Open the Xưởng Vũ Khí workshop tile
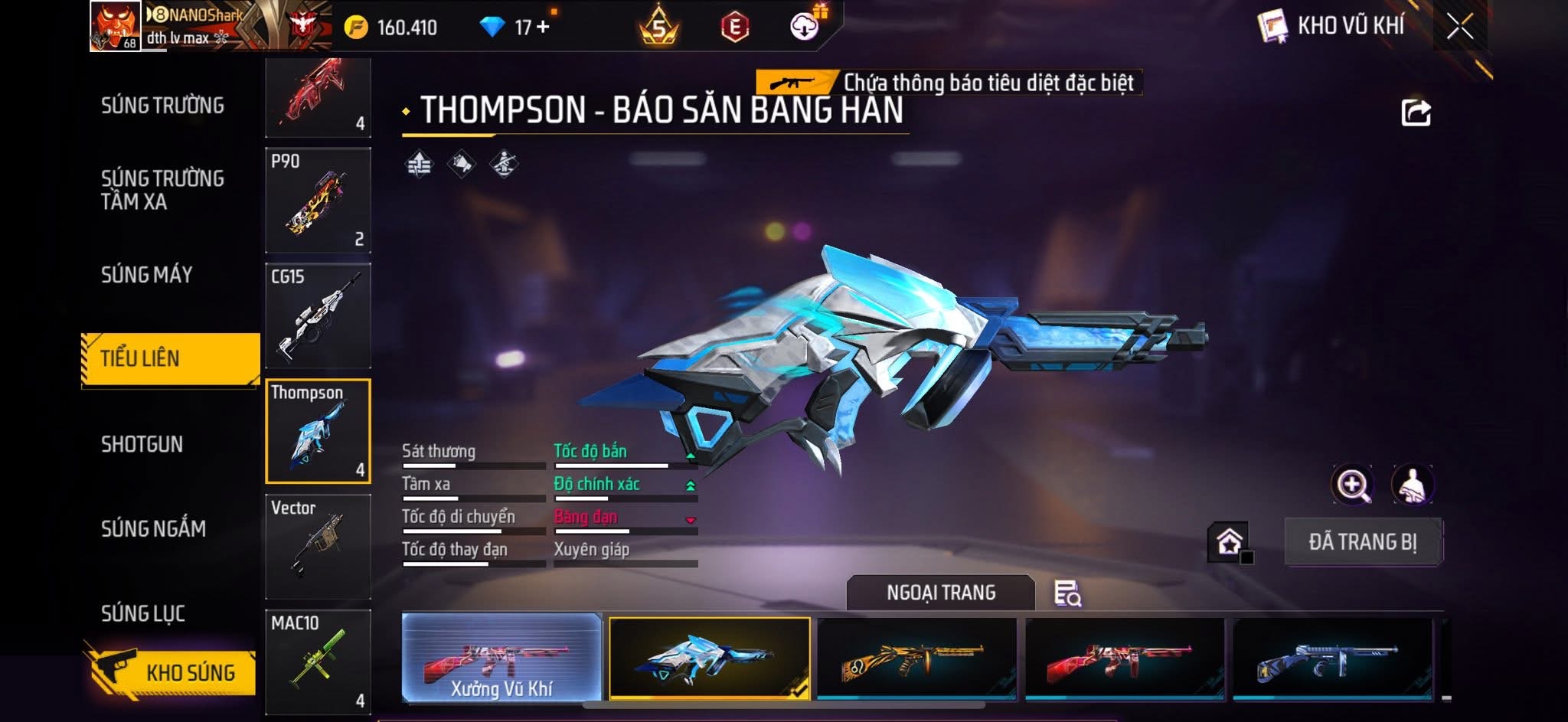The height and width of the screenshot is (722, 1568). pyautogui.click(x=501, y=658)
